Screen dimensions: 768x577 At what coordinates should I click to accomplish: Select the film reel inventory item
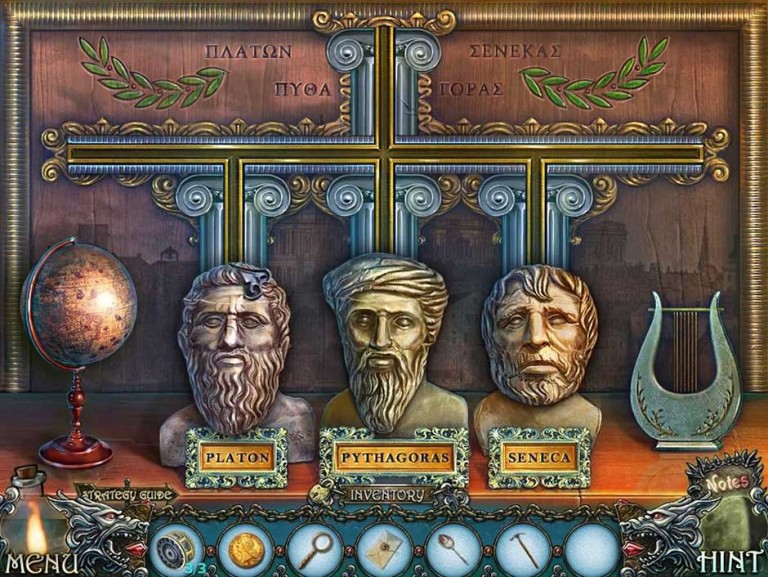(x=180, y=549)
